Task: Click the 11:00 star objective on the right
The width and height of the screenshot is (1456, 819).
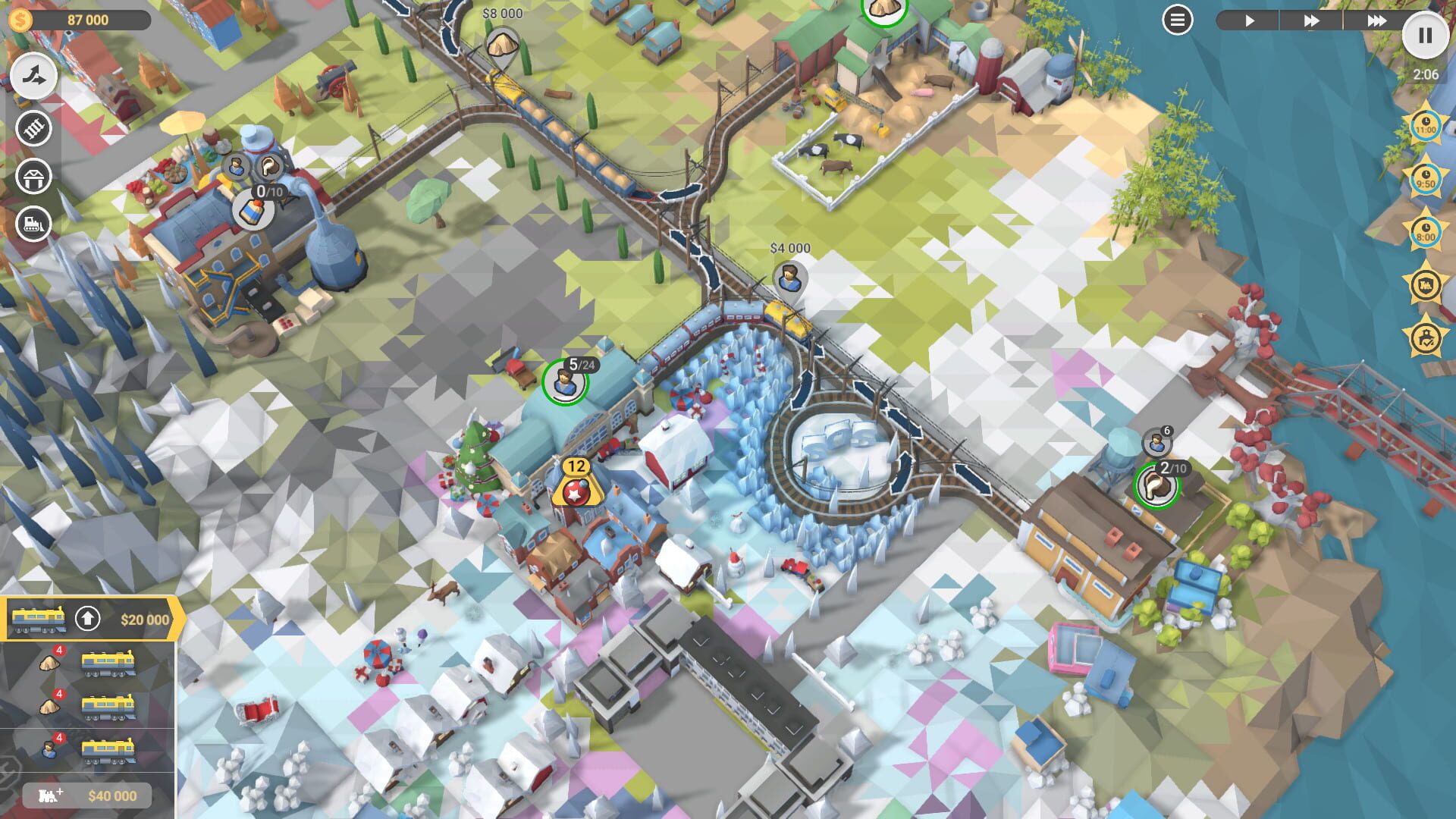Action: (1426, 125)
